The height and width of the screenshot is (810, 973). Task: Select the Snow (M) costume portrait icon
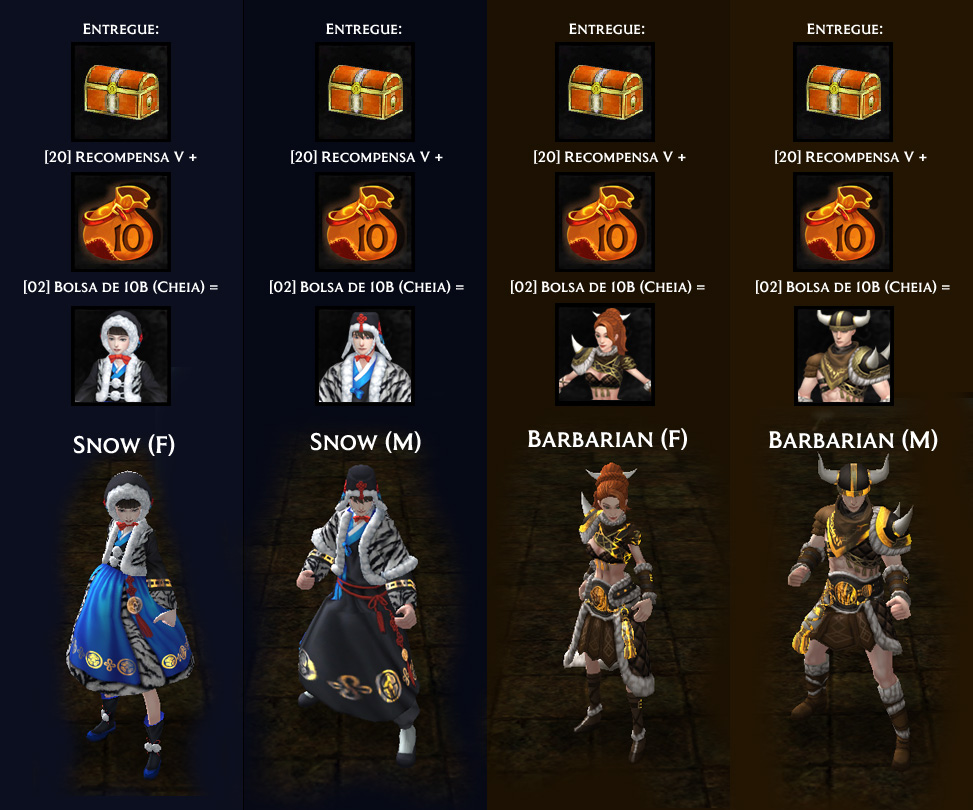[365, 356]
